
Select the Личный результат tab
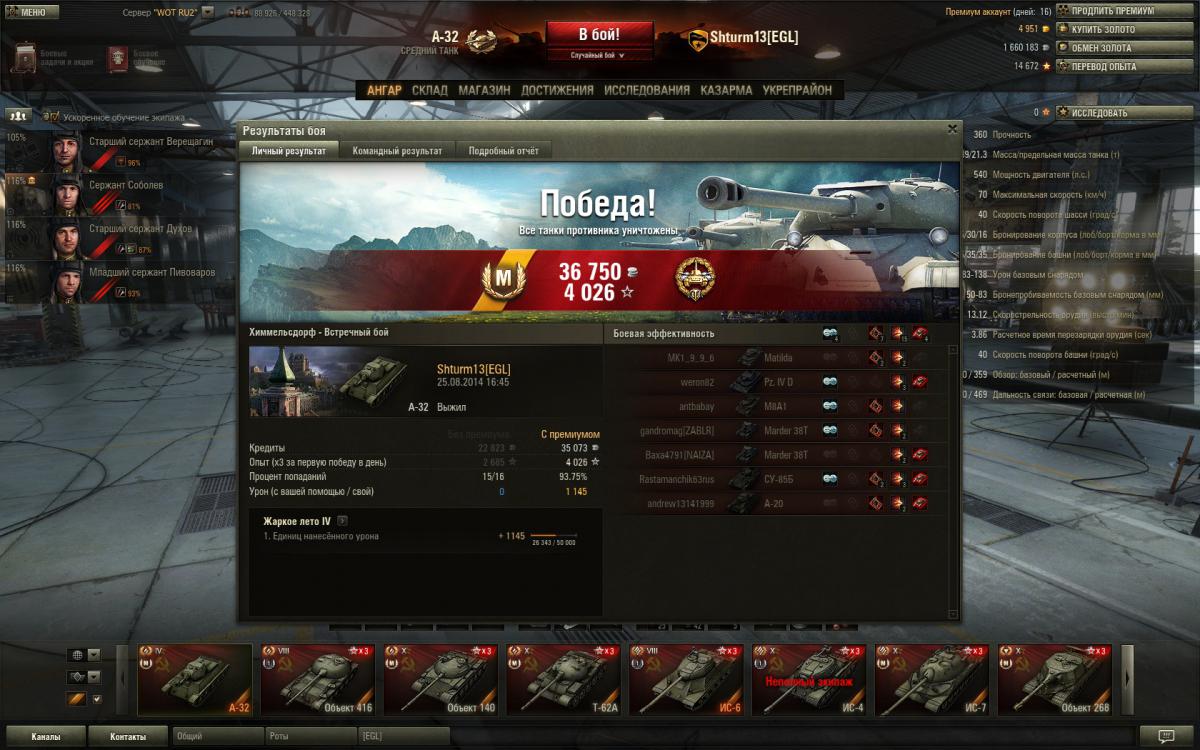point(288,151)
